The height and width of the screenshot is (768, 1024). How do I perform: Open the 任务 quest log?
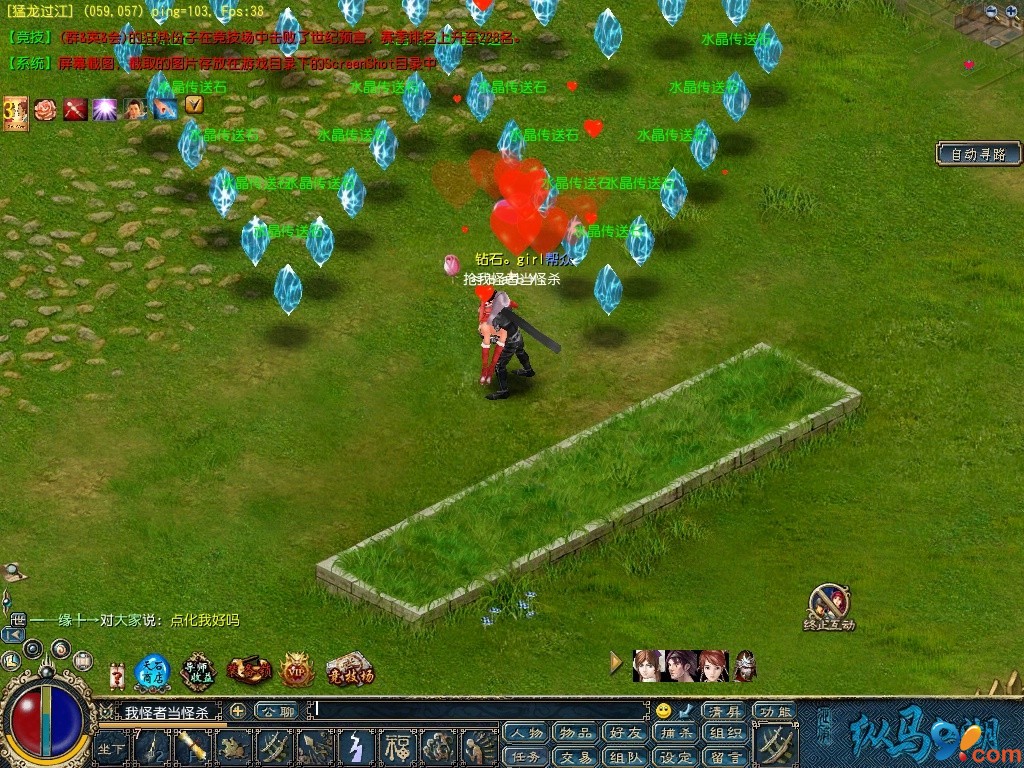click(526, 757)
